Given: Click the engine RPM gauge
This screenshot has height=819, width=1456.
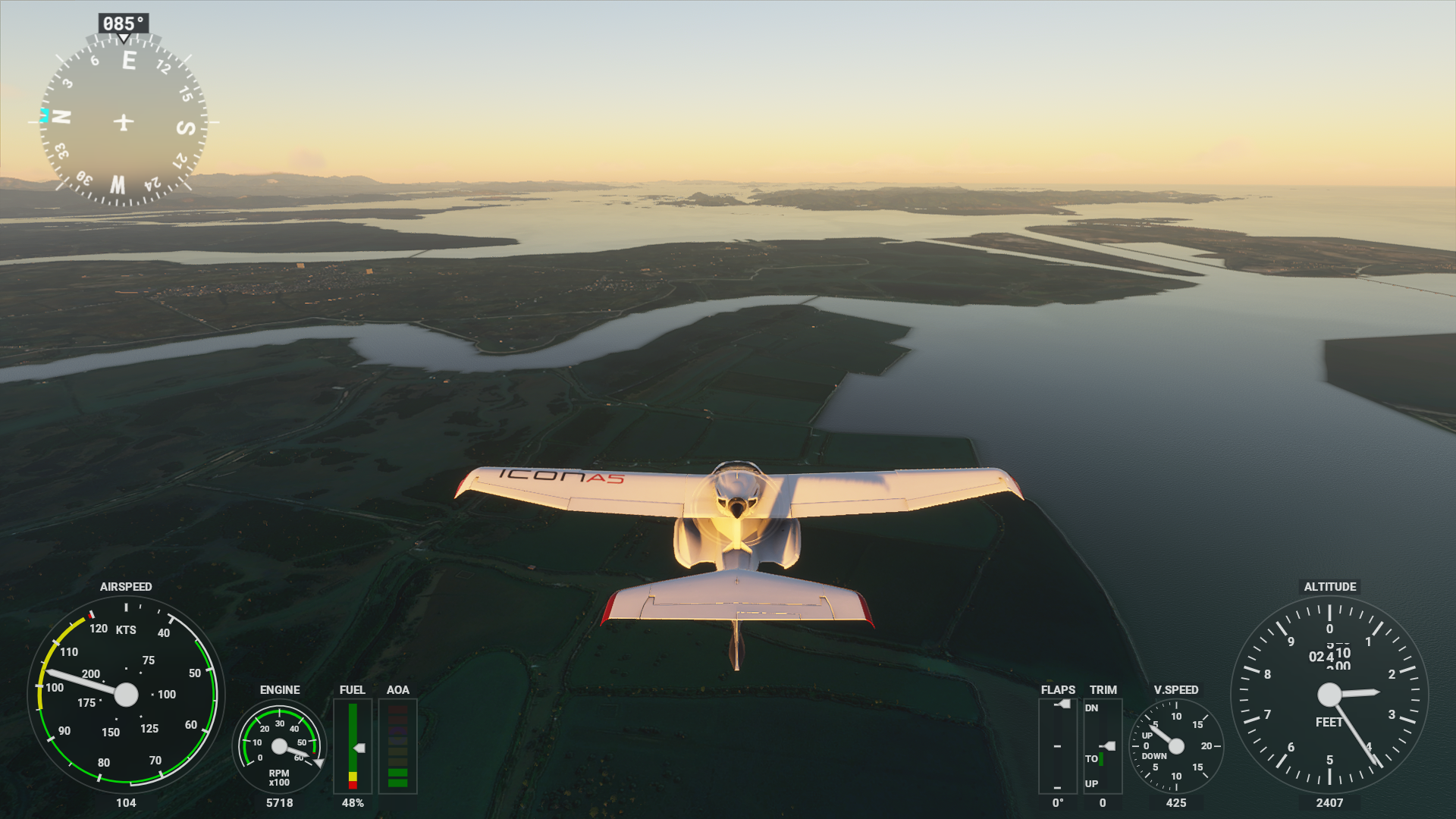Looking at the screenshot, I should coord(279,746).
